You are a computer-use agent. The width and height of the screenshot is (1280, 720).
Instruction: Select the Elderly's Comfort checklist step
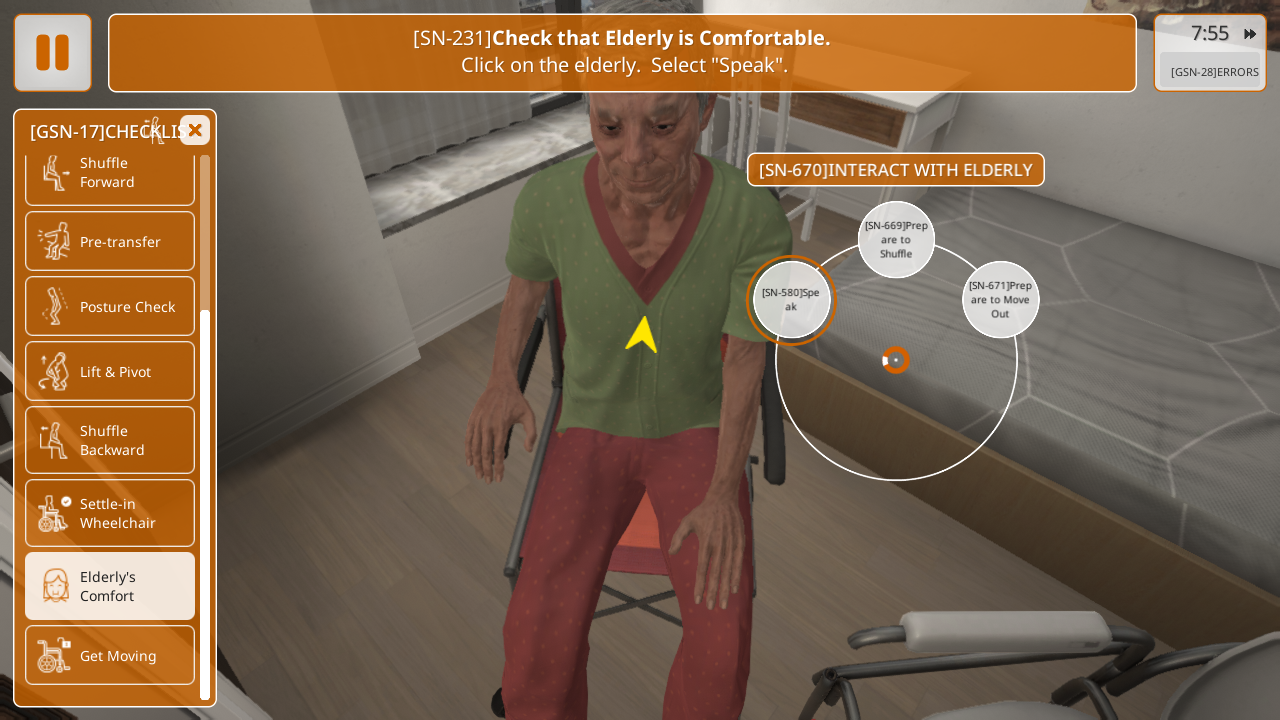click(x=110, y=586)
